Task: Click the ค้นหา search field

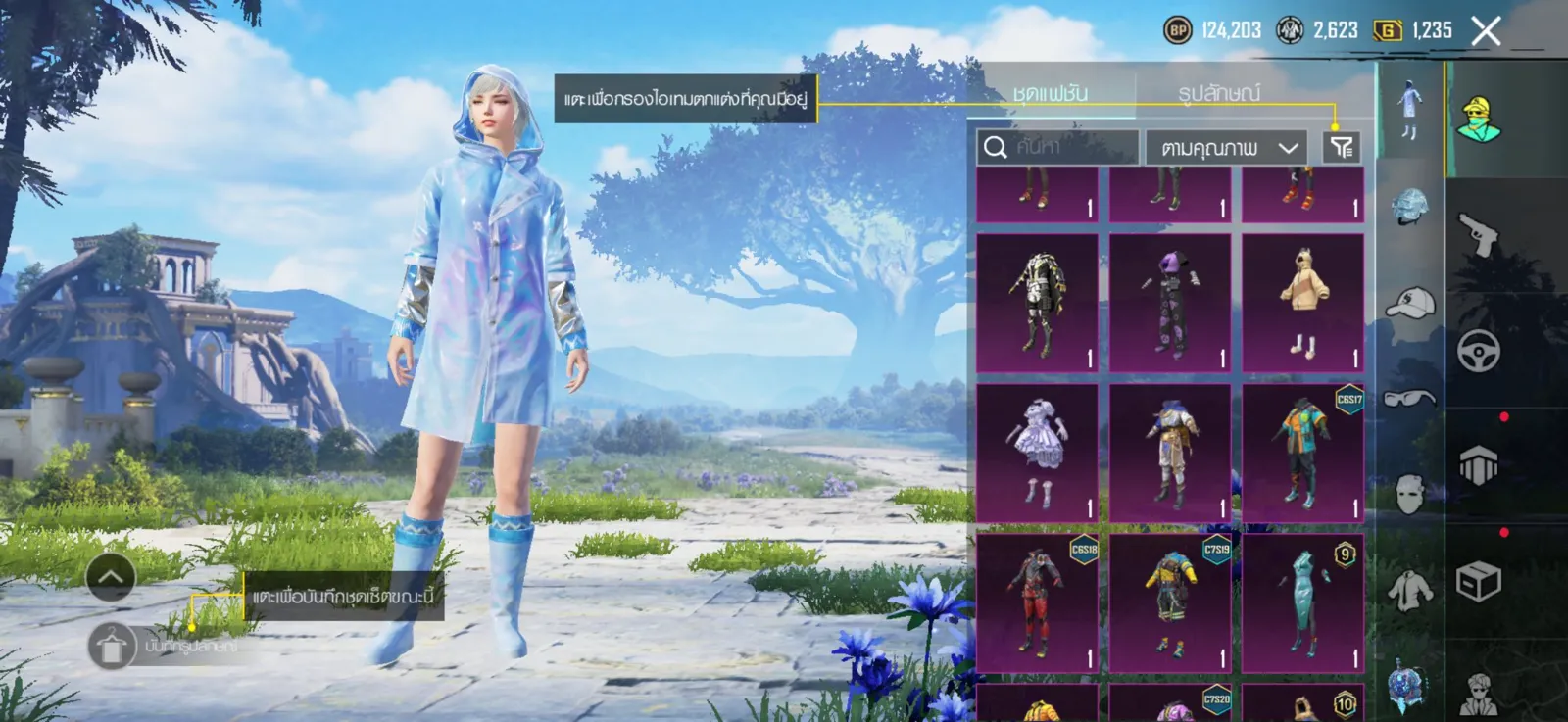Action: pyautogui.click(x=1058, y=147)
